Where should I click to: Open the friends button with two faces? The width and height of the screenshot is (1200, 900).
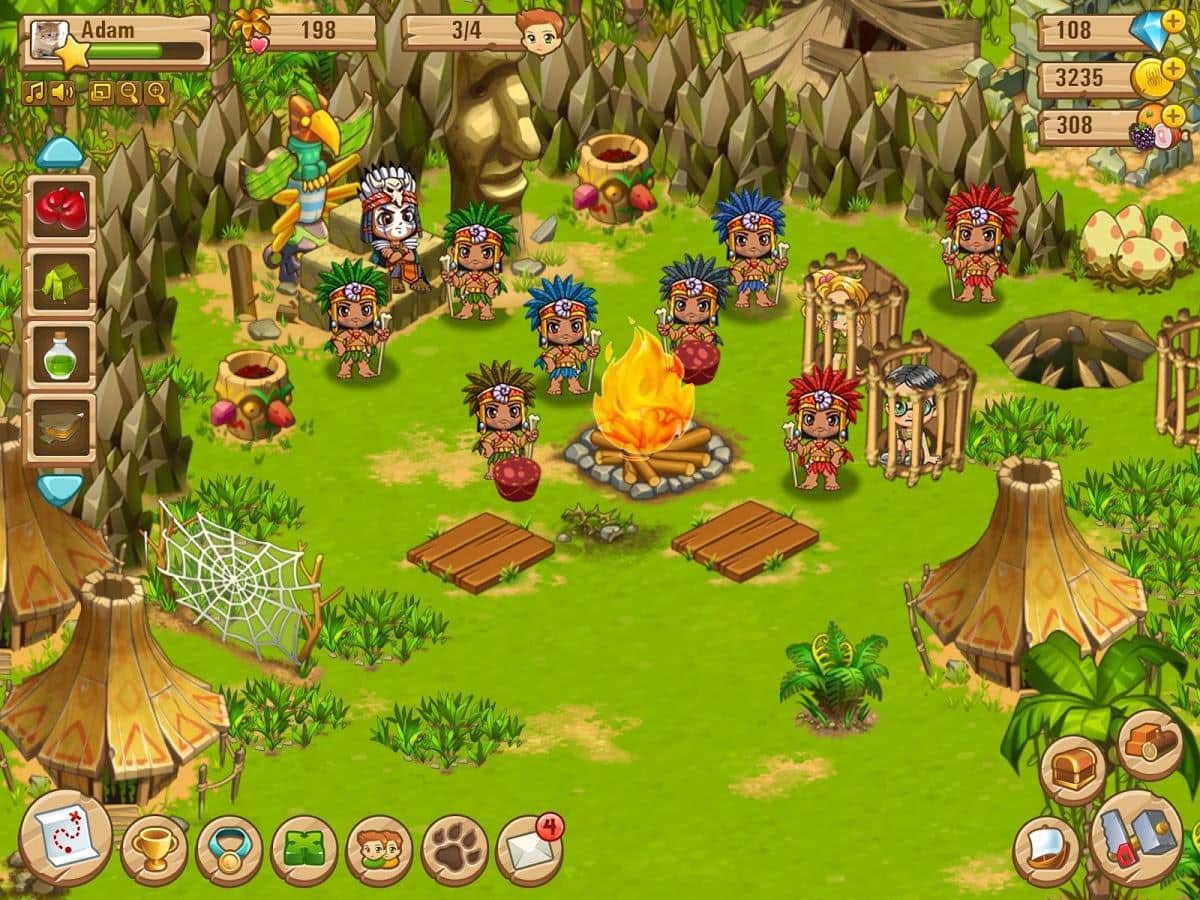point(379,850)
